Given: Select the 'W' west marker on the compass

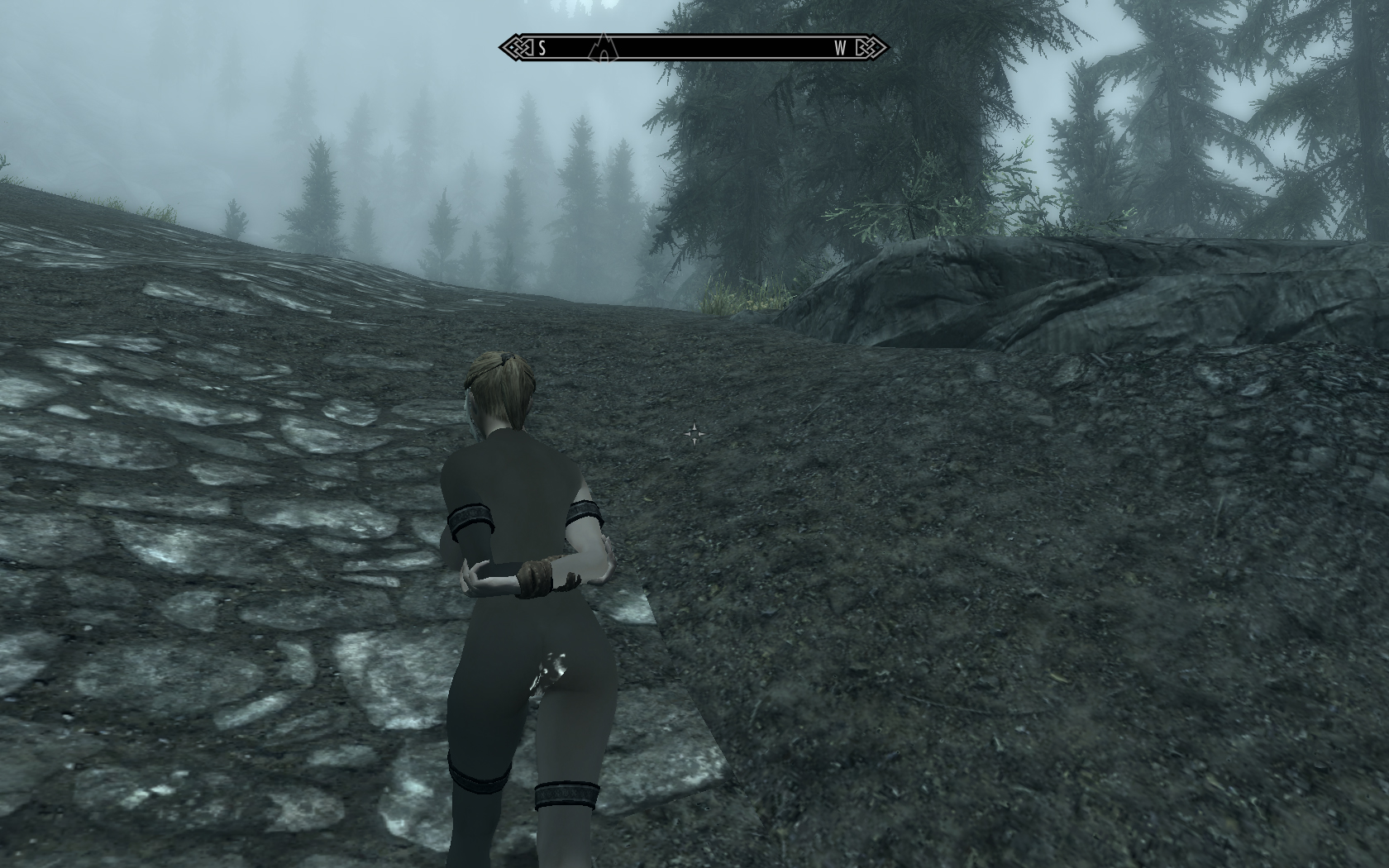Looking at the screenshot, I should point(841,47).
